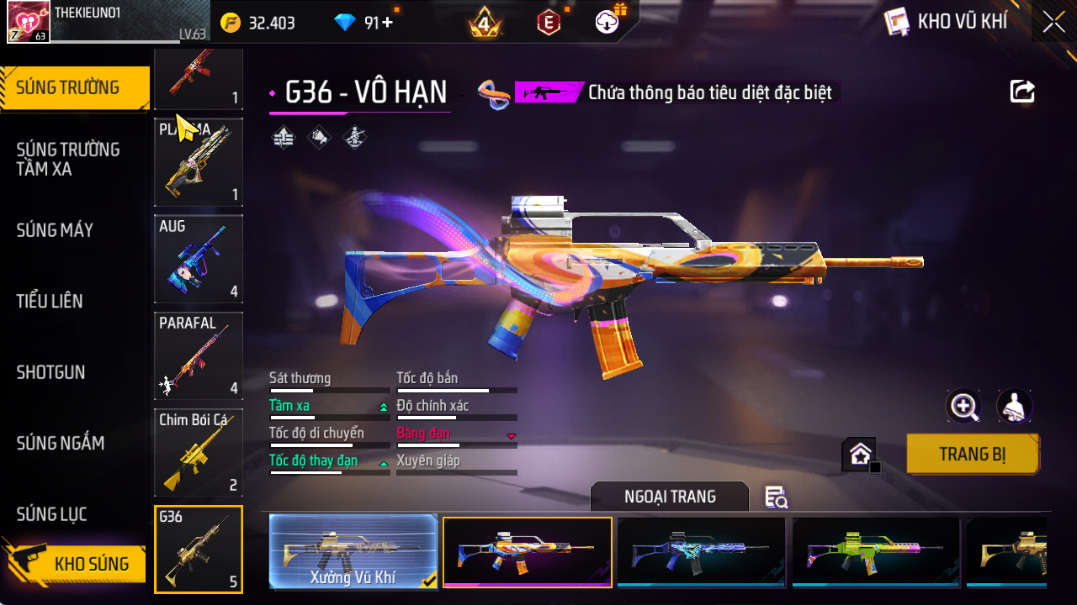Choose the PARAFAL weapon slot
Screen dimensions: 1077x605
click(x=198, y=355)
